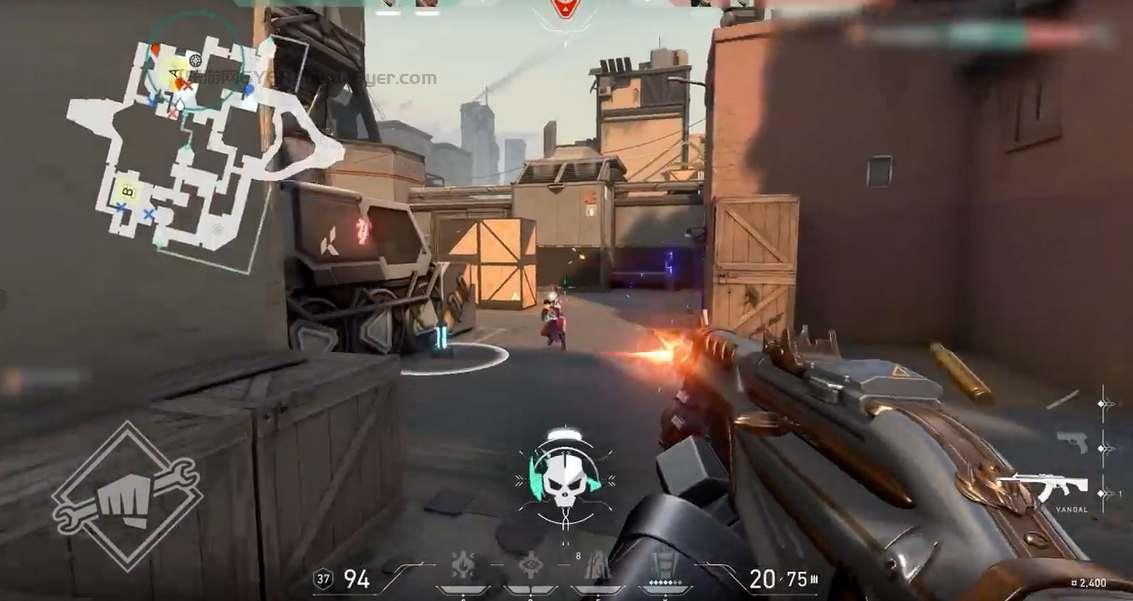Activate the first ability with flame emblem
The width and height of the screenshot is (1133, 601).
pos(463,566)
